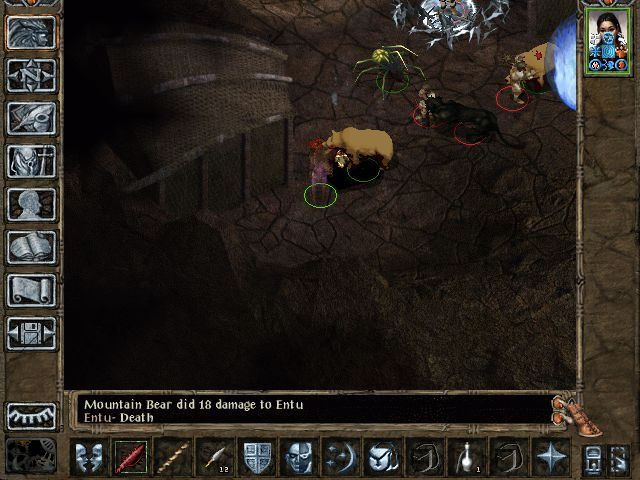Select the party member portrait
This screenshot has height=480, width=640.
(x=607, y=42)
